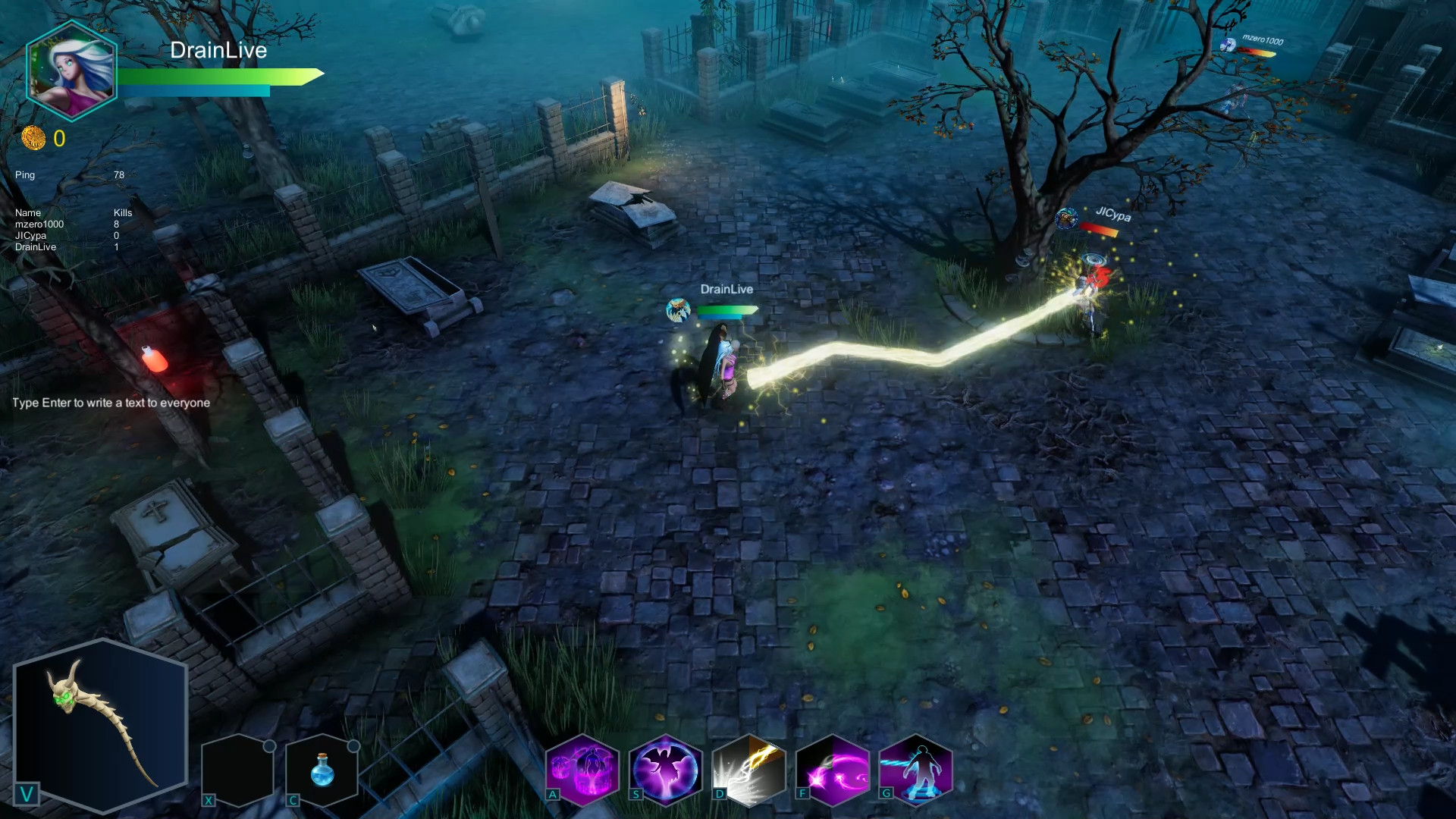The width and height of the screenshot is (1456, 819).
Task: Use the winged fairy orb ability
Action: click(x=666, y=769)
